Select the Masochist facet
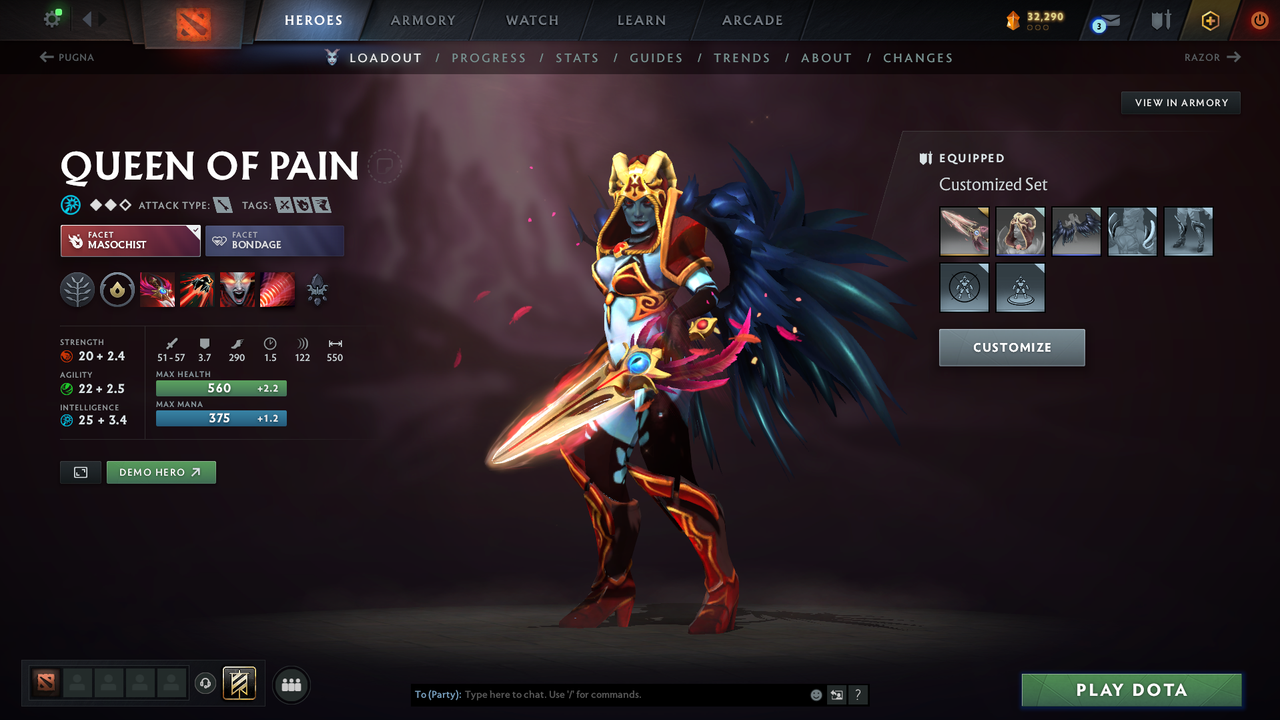Image resolution: width=1280 pixels, height=720 pixels. pos(130,240)
